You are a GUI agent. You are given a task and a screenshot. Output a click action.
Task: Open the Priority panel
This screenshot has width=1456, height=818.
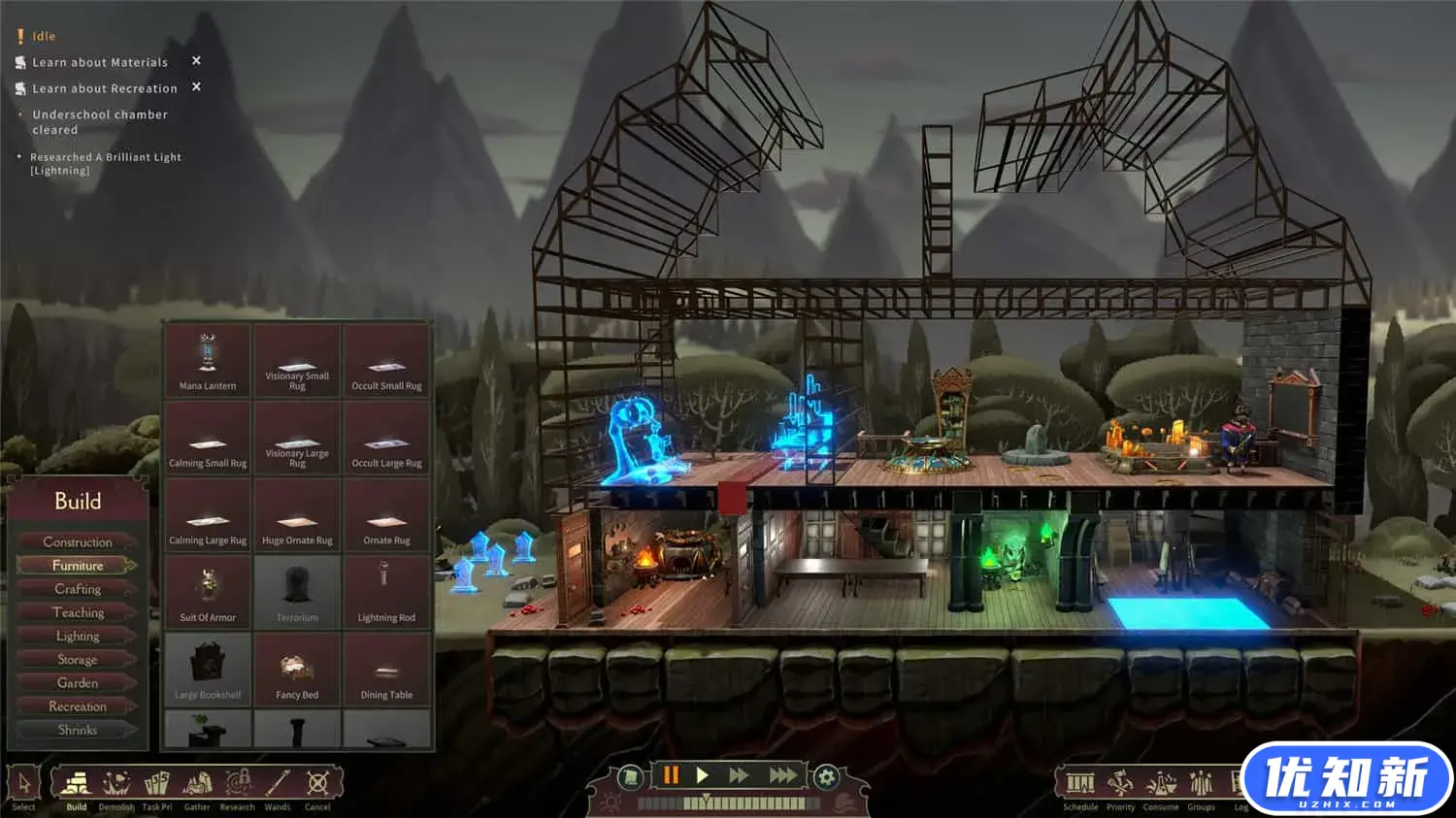[1120, 784]
